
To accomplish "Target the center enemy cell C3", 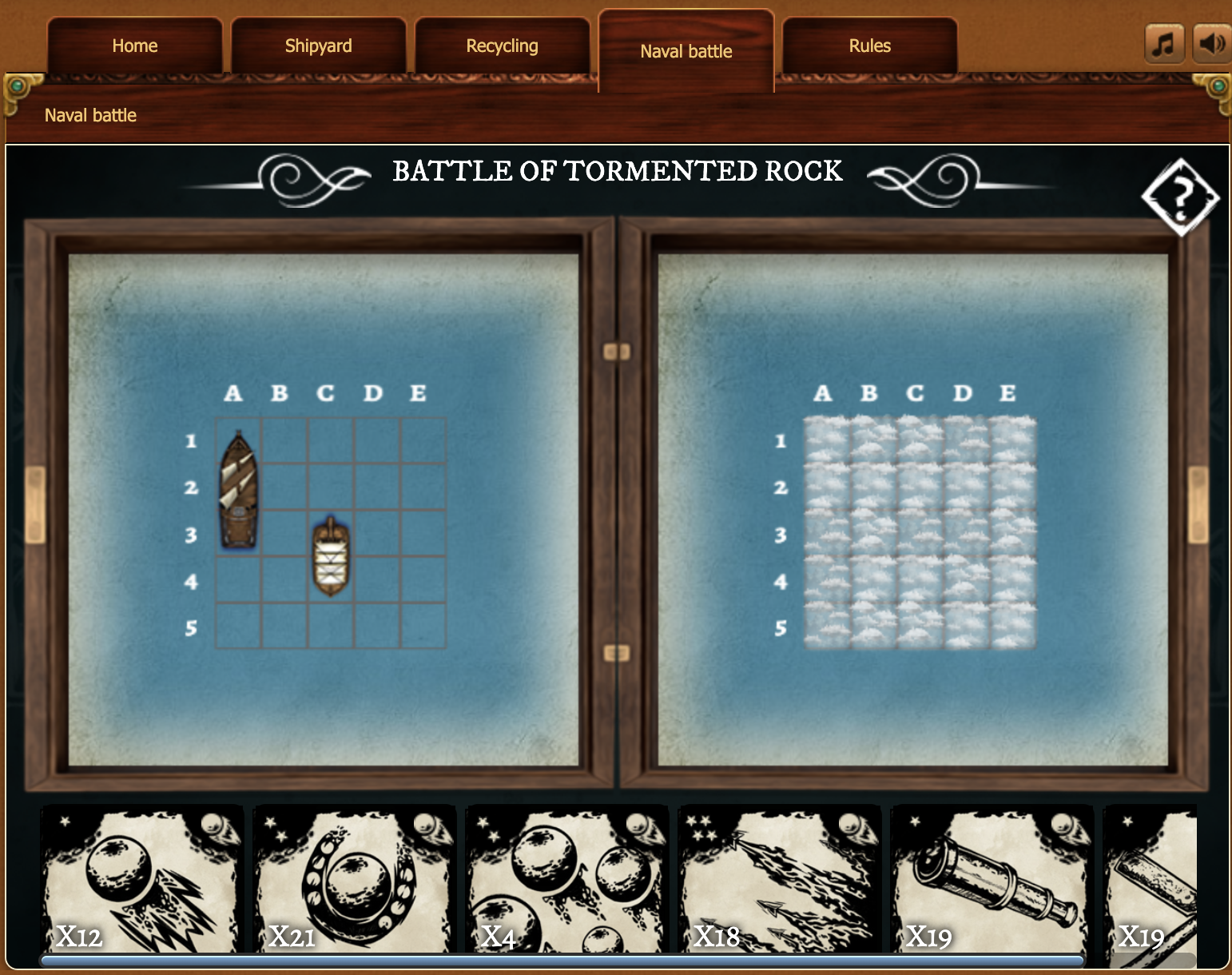I will pos(919,534).
